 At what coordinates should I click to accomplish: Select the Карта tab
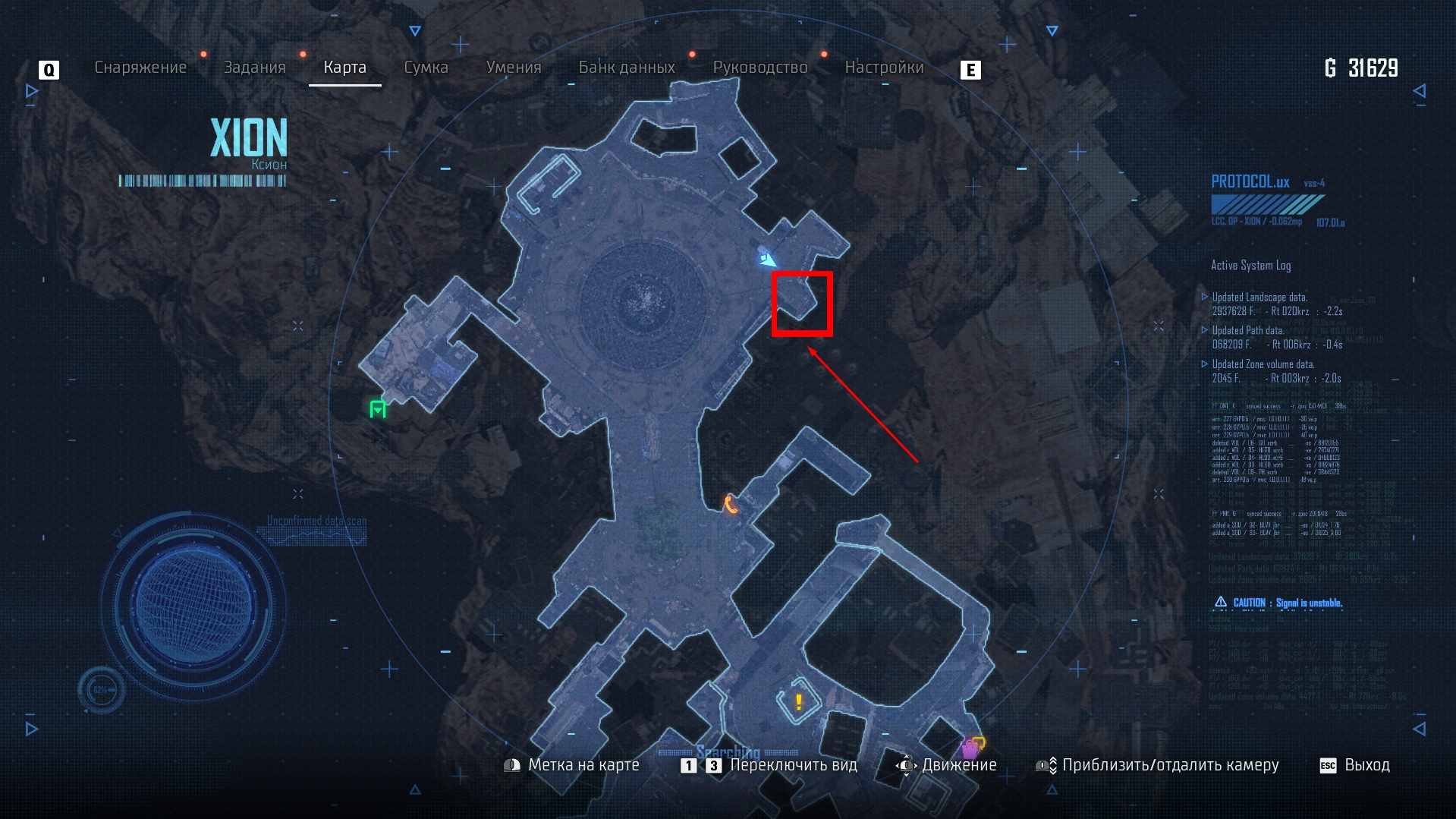(x=344, y=68)
